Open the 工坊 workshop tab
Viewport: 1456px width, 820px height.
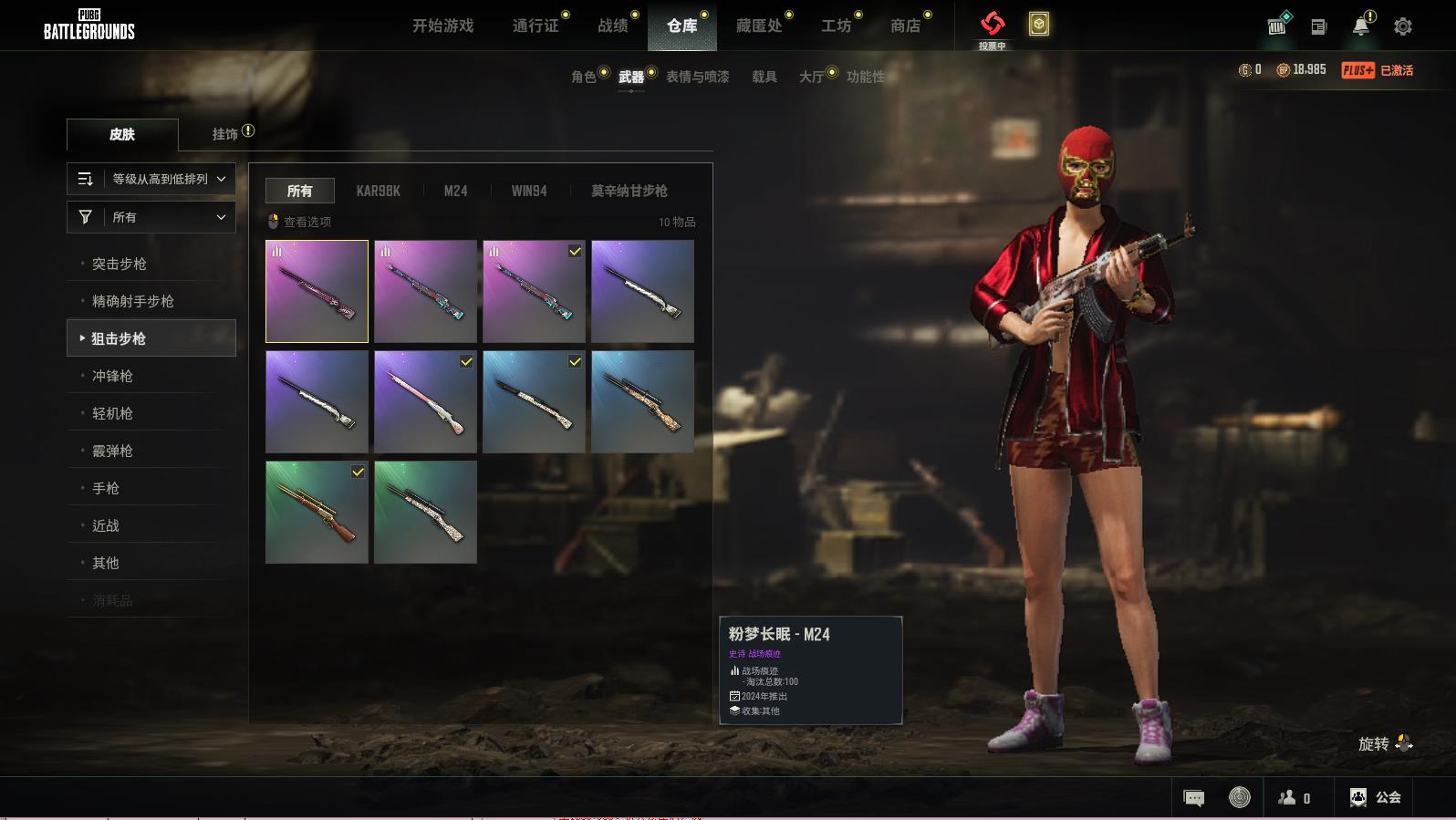click(836, 26)
